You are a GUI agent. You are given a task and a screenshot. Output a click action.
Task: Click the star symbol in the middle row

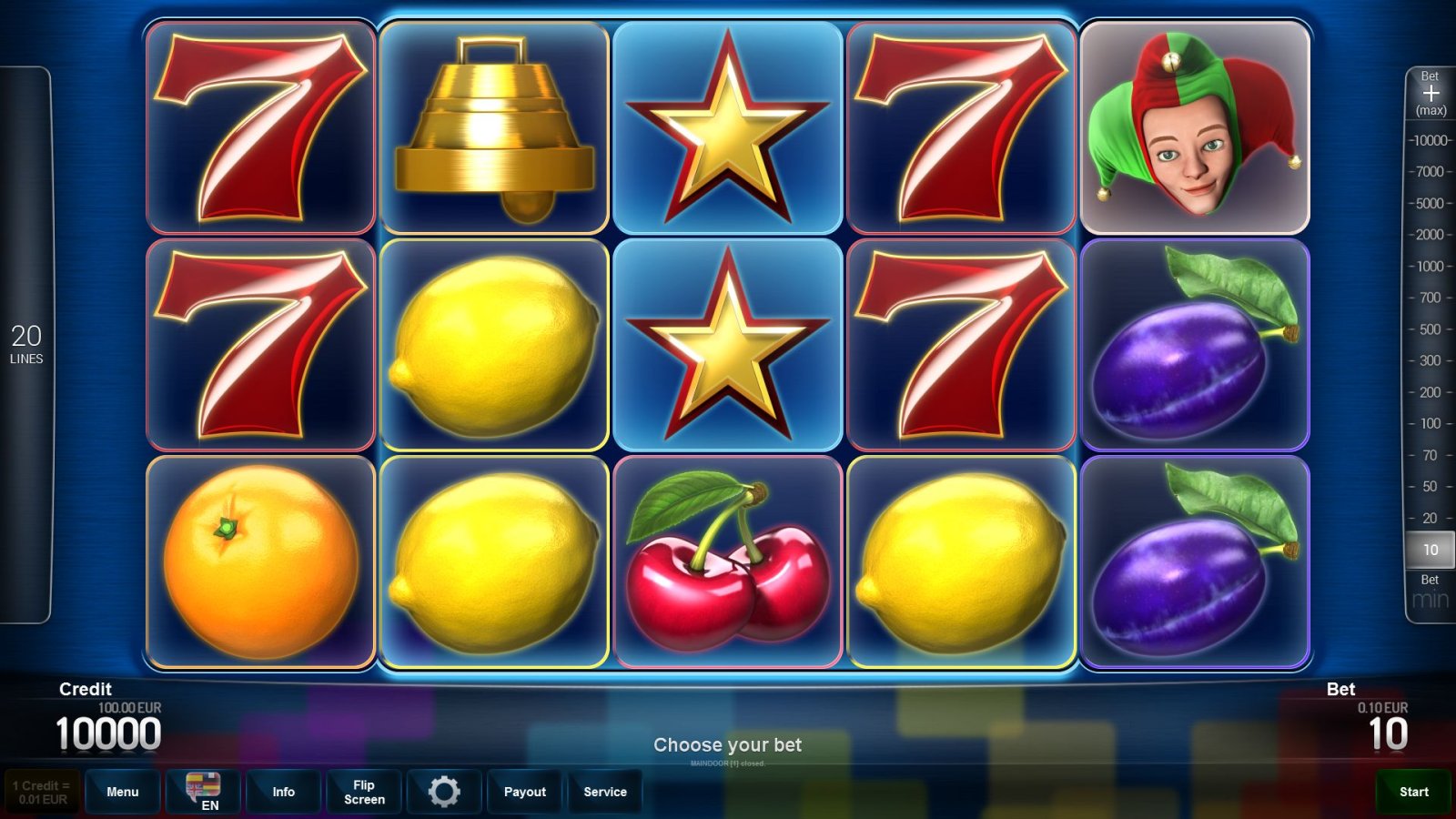[728, 346]
